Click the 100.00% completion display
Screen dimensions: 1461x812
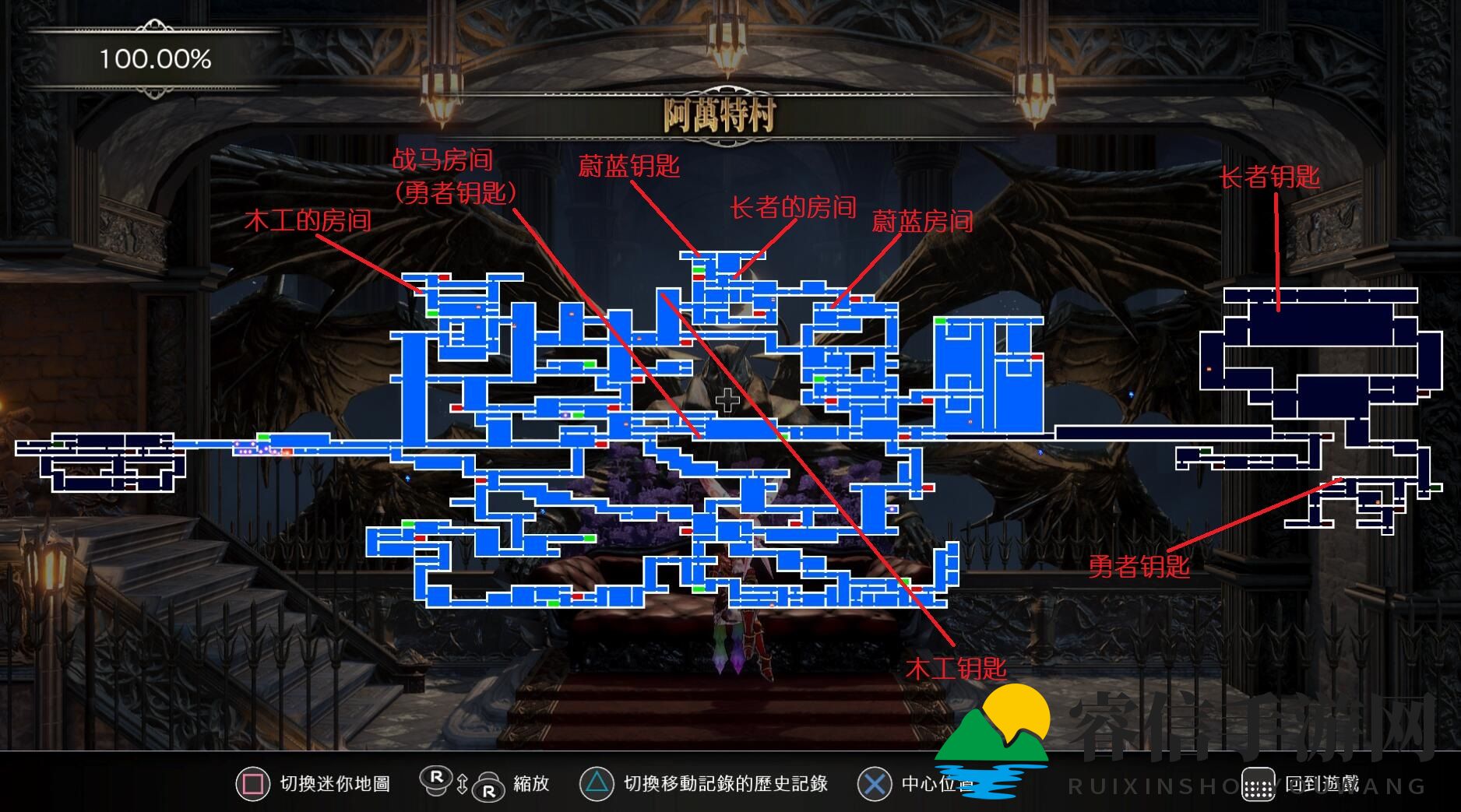[155, 57]
